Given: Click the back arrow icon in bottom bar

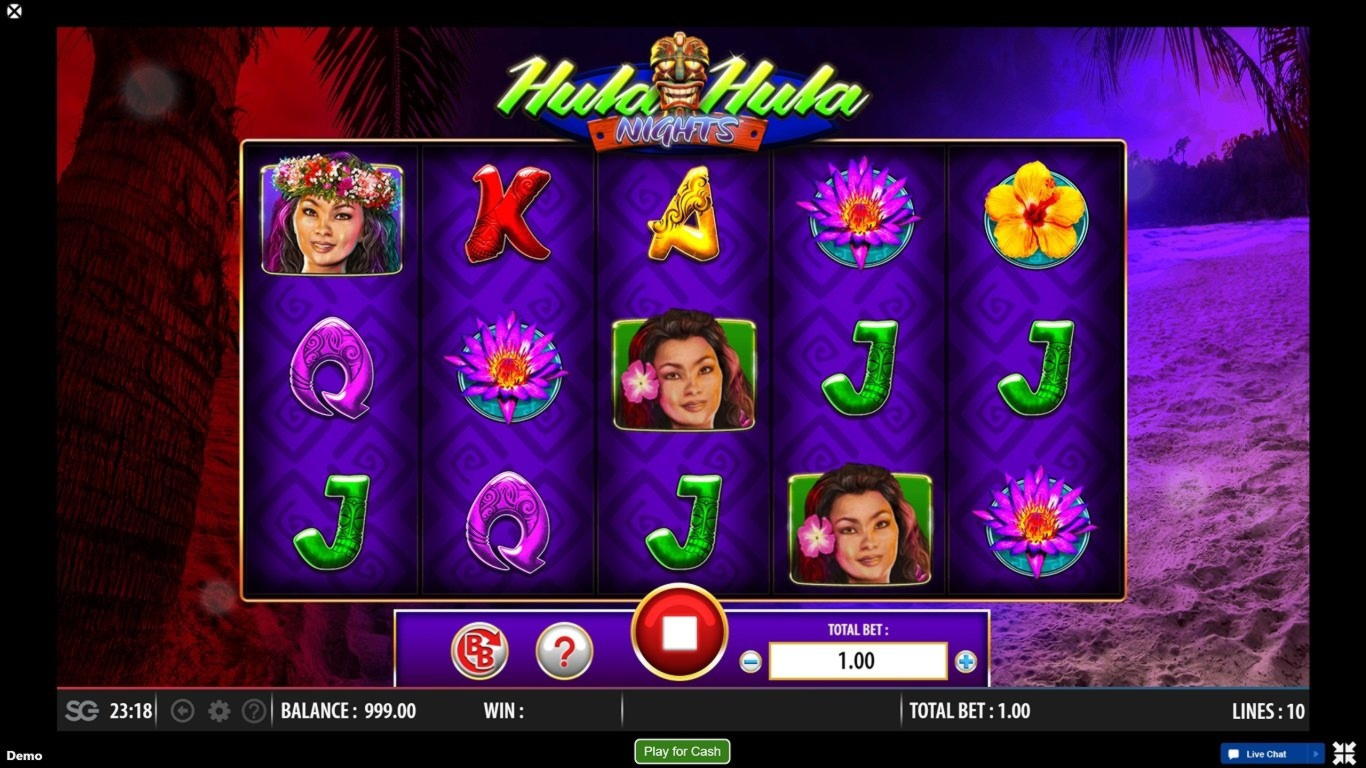Looking at the screenshot, I should [182, 711].
